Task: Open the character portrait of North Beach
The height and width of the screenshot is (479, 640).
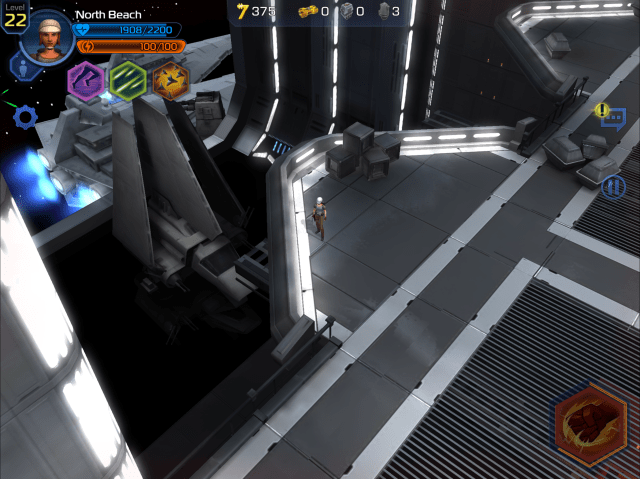Action: (46, 37)
